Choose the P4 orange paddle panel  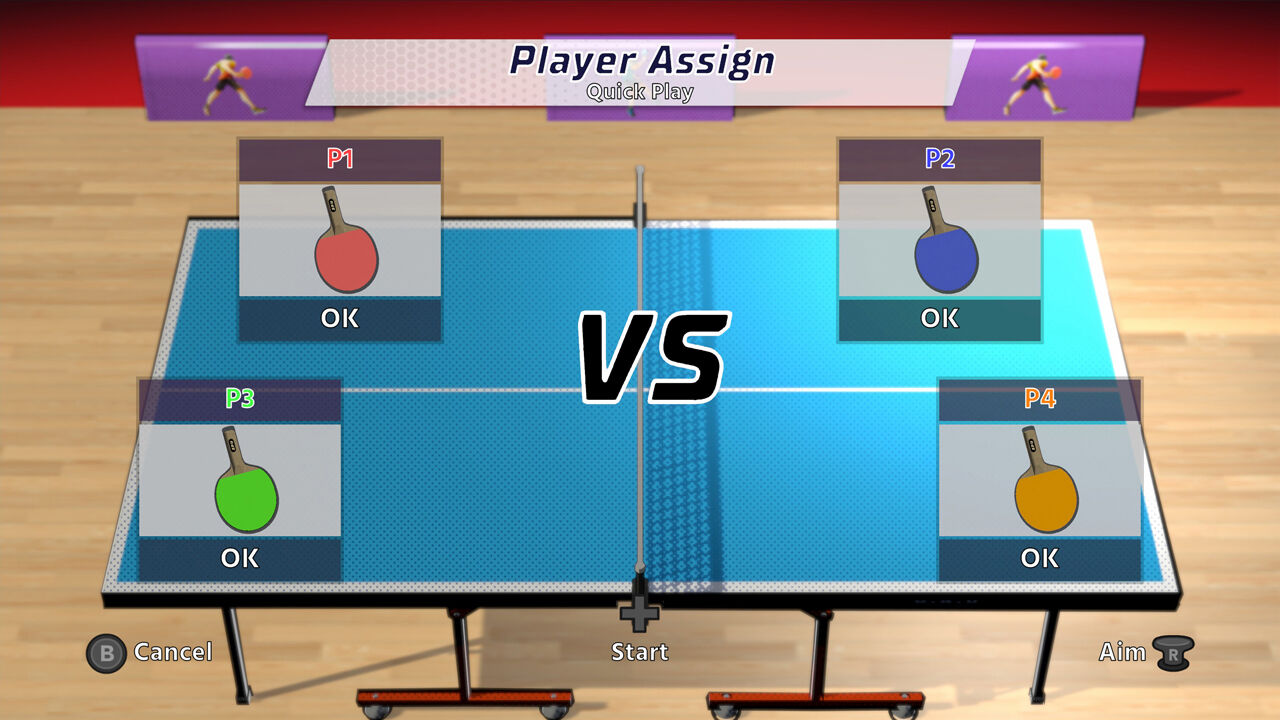click(x=1040, y=480)
